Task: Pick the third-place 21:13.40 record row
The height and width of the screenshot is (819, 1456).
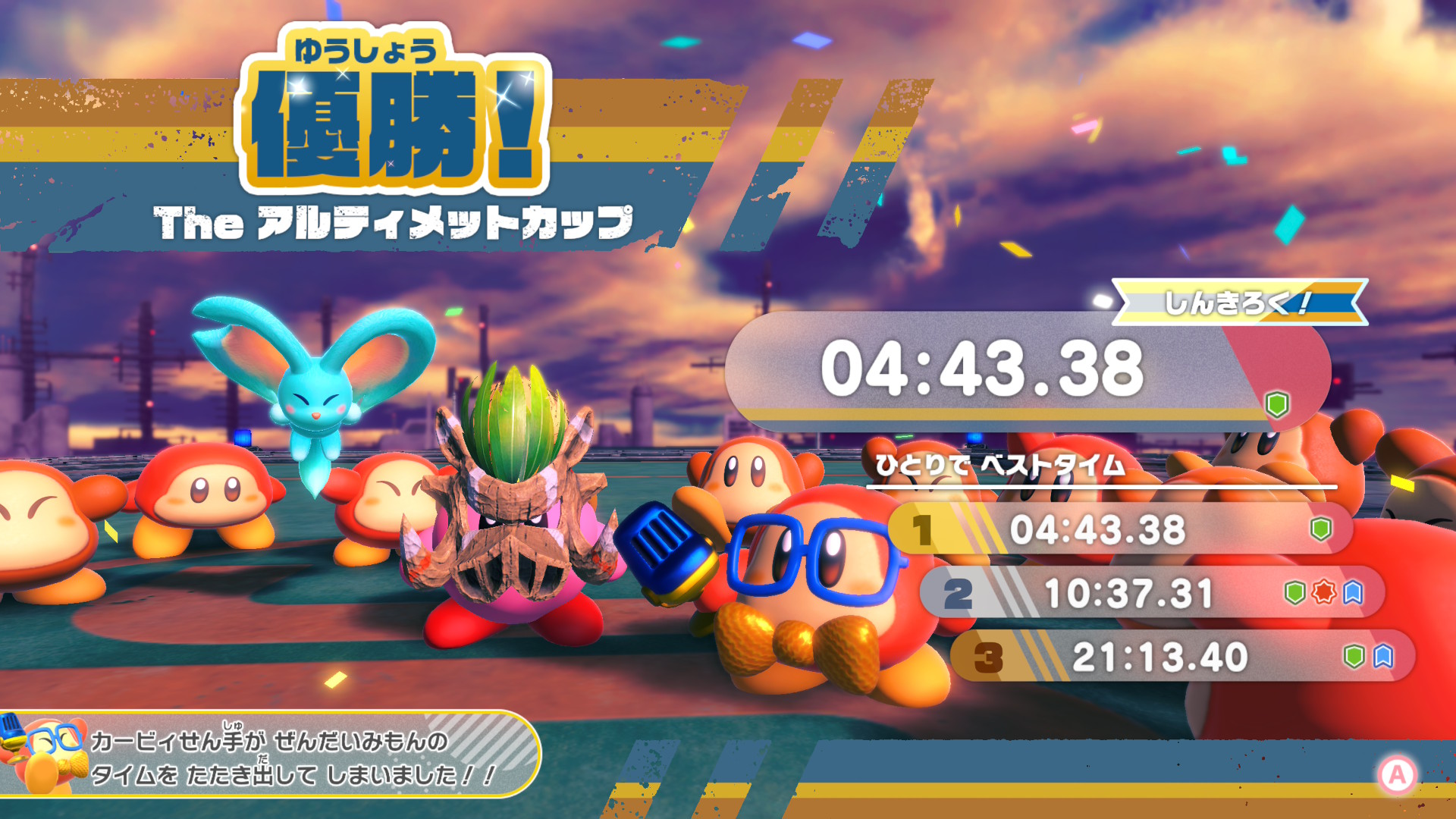Action: tap(1181, 657)
